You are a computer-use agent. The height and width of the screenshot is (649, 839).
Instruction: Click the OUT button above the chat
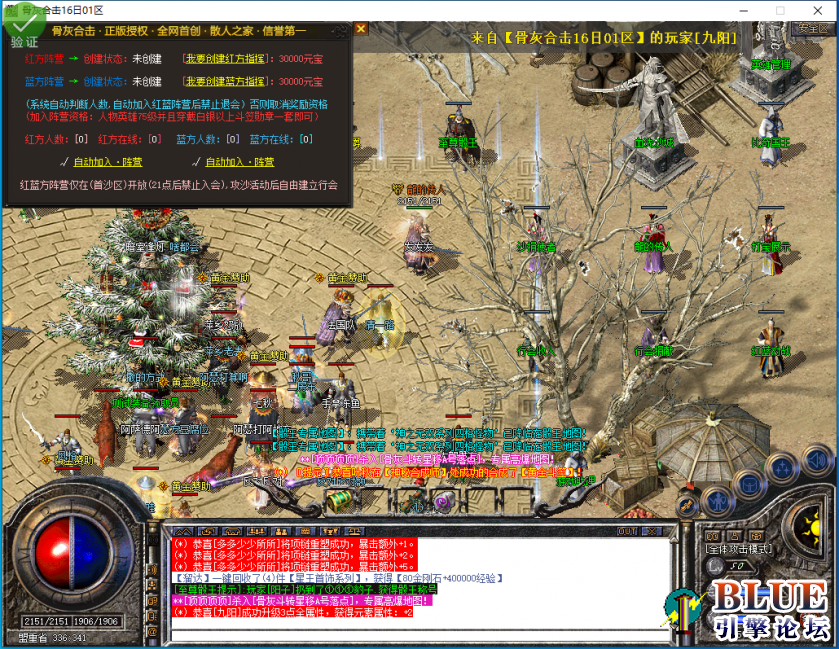coord(627,531)
